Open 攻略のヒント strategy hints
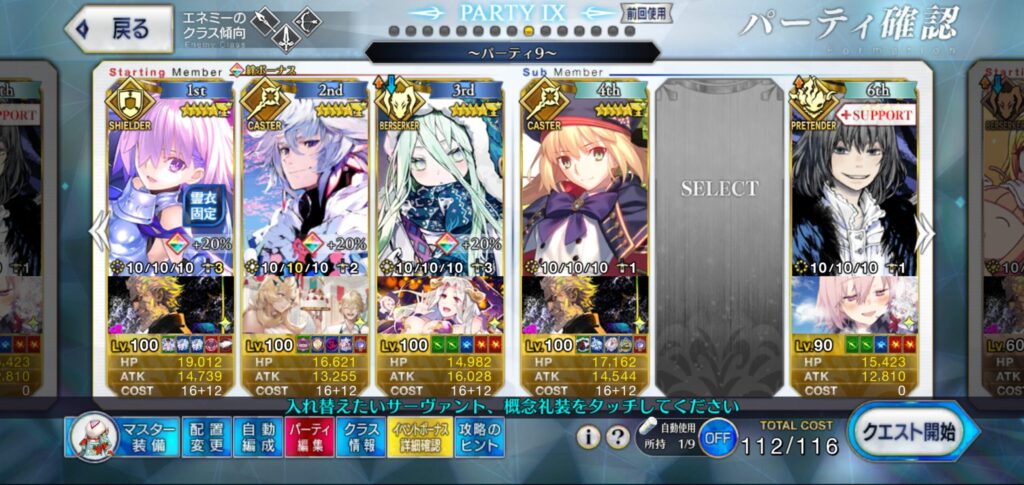Viewport: 1024px width, 485px height. (479, 437)
